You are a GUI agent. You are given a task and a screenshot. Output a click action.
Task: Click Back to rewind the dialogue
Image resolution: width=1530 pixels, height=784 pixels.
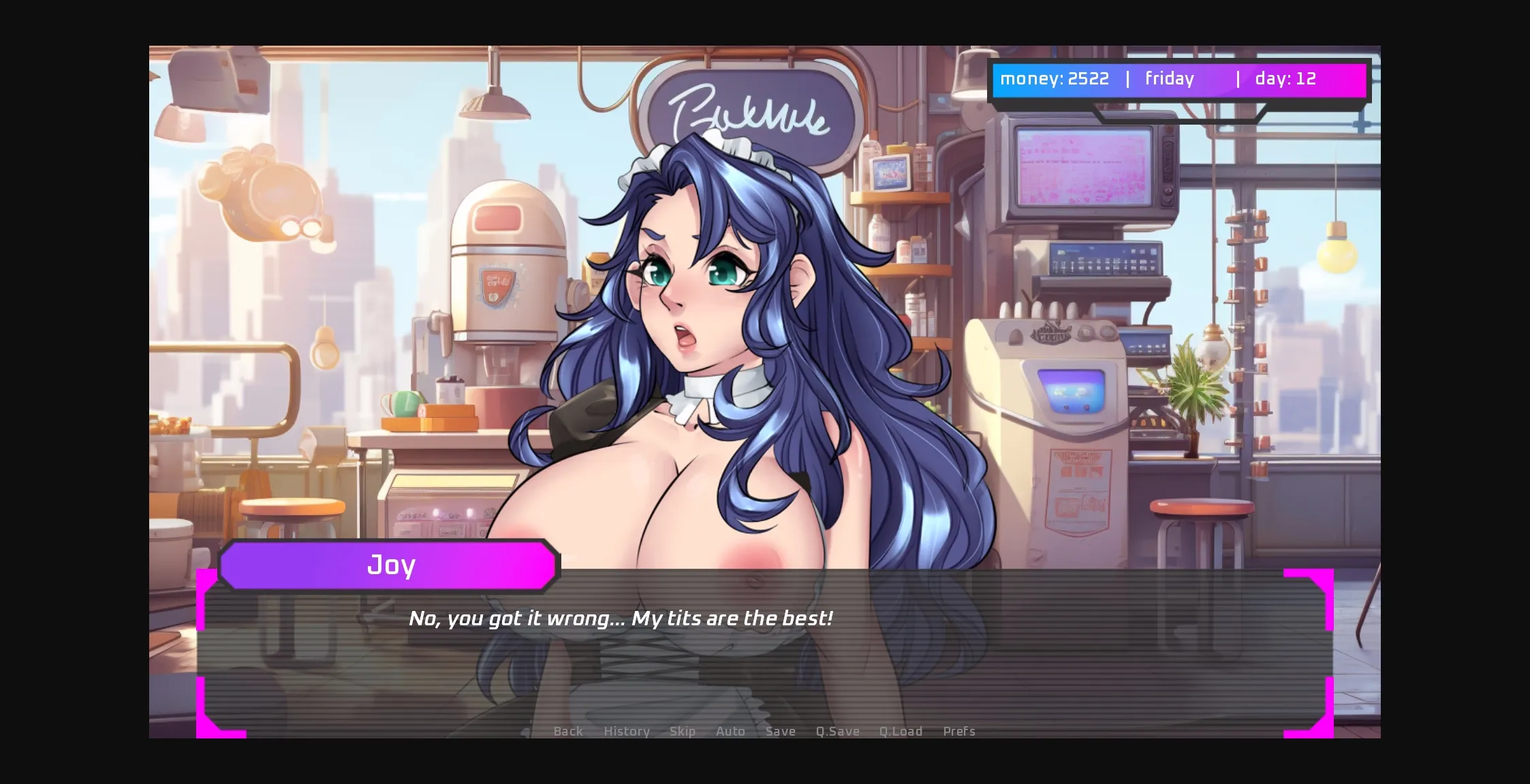point(568,731)
